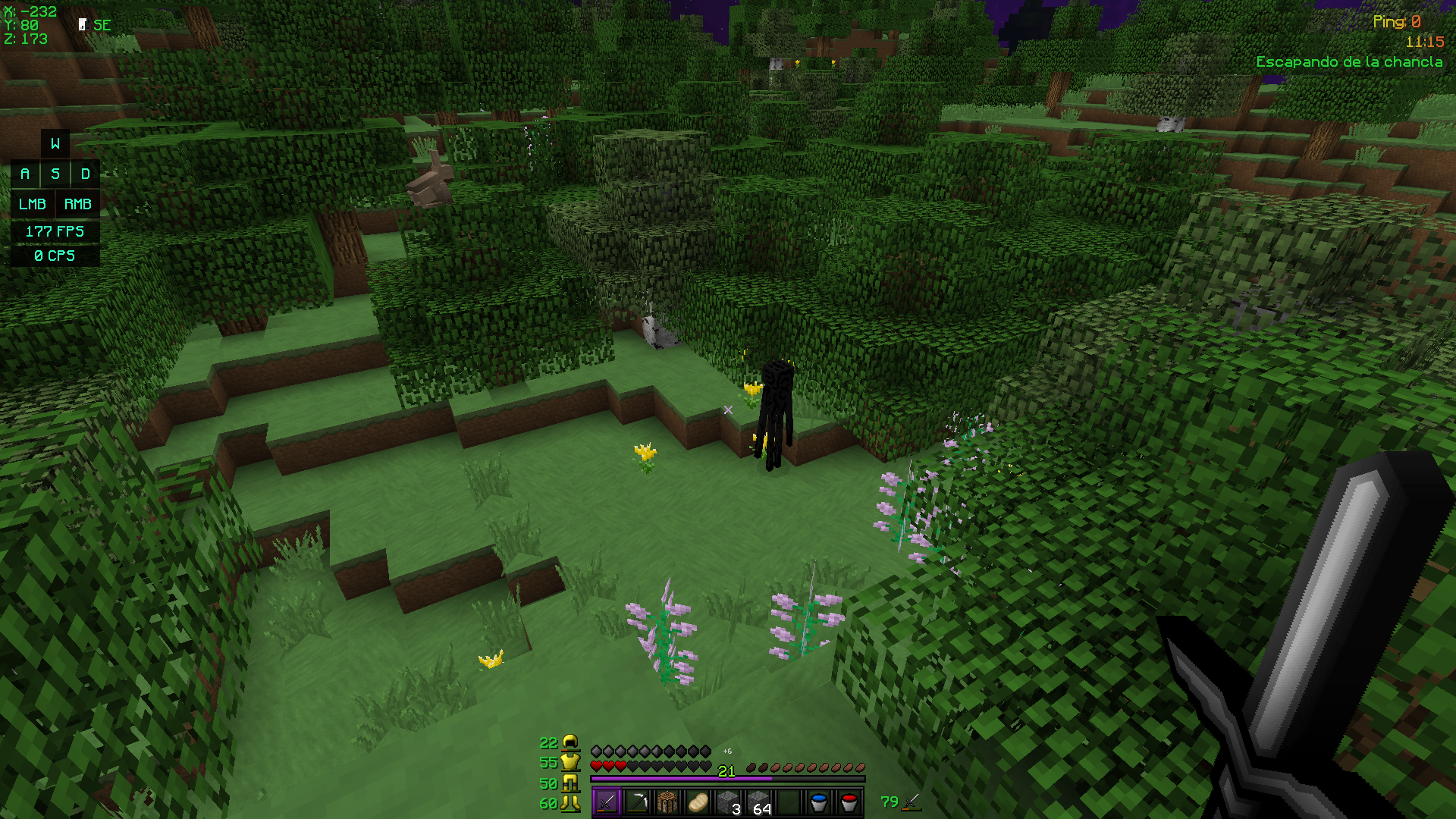Pick the baked potato slot

point(698,802)
